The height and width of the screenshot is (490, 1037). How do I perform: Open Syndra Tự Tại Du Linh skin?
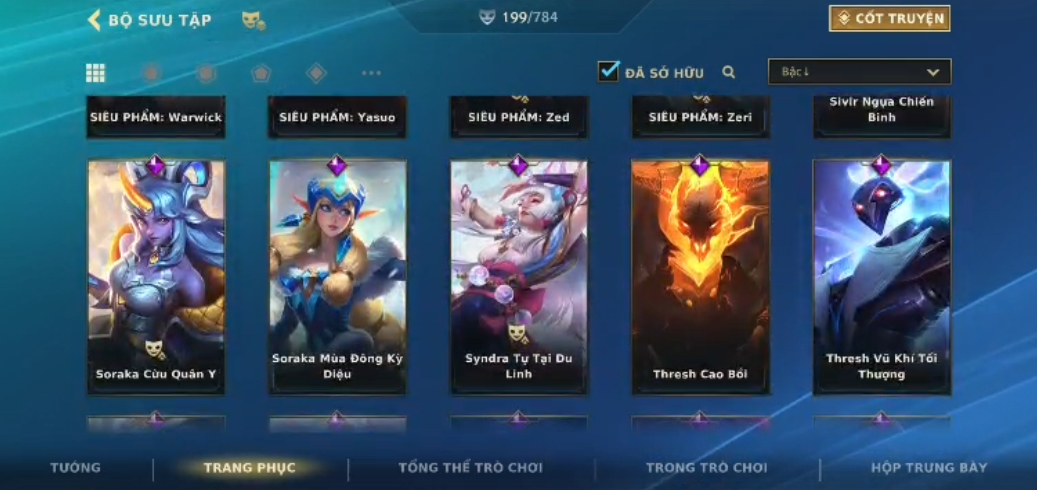[x=518, y=276]
